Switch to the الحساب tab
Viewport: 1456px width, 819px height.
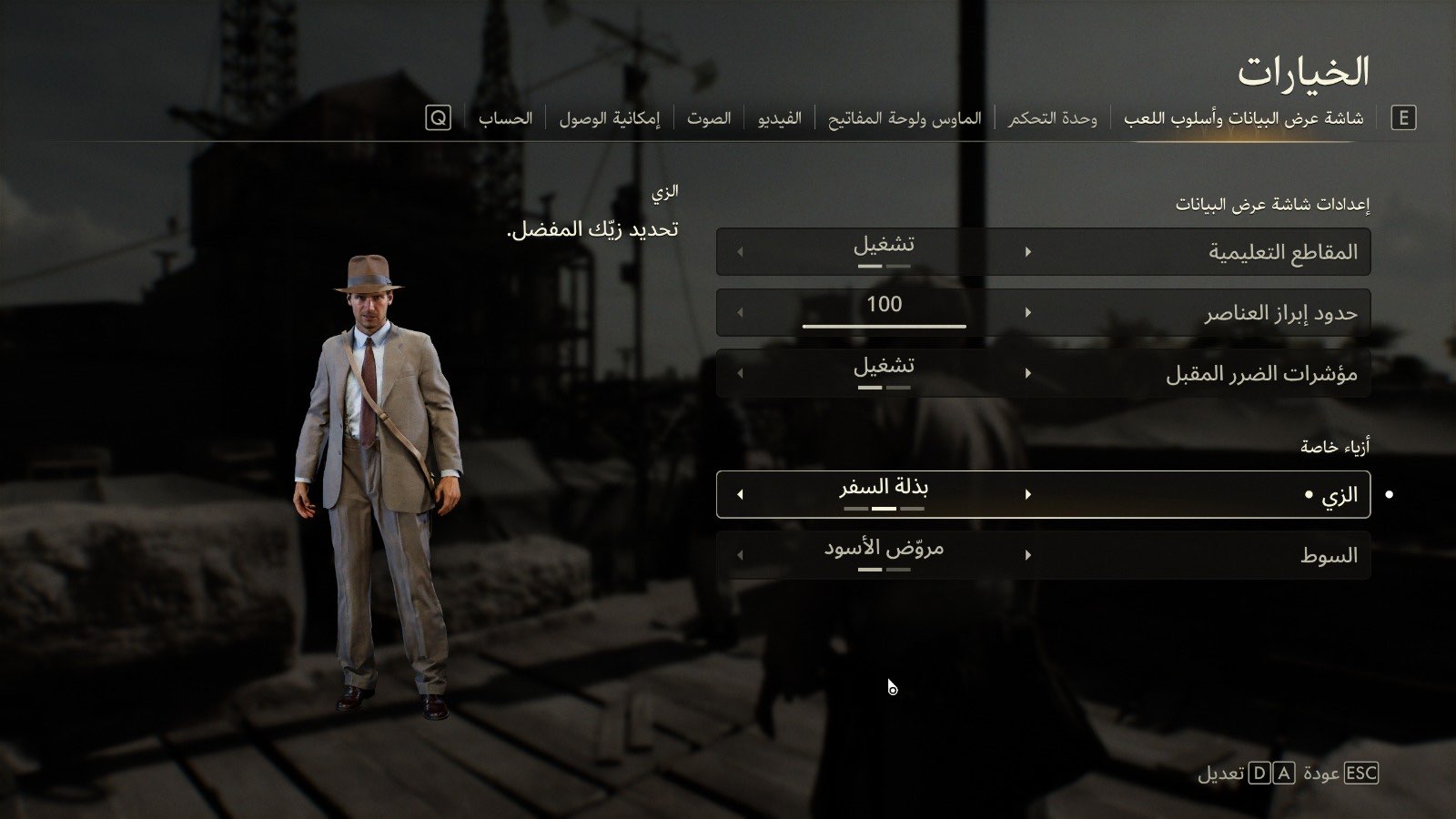click(x=505, y=118)
